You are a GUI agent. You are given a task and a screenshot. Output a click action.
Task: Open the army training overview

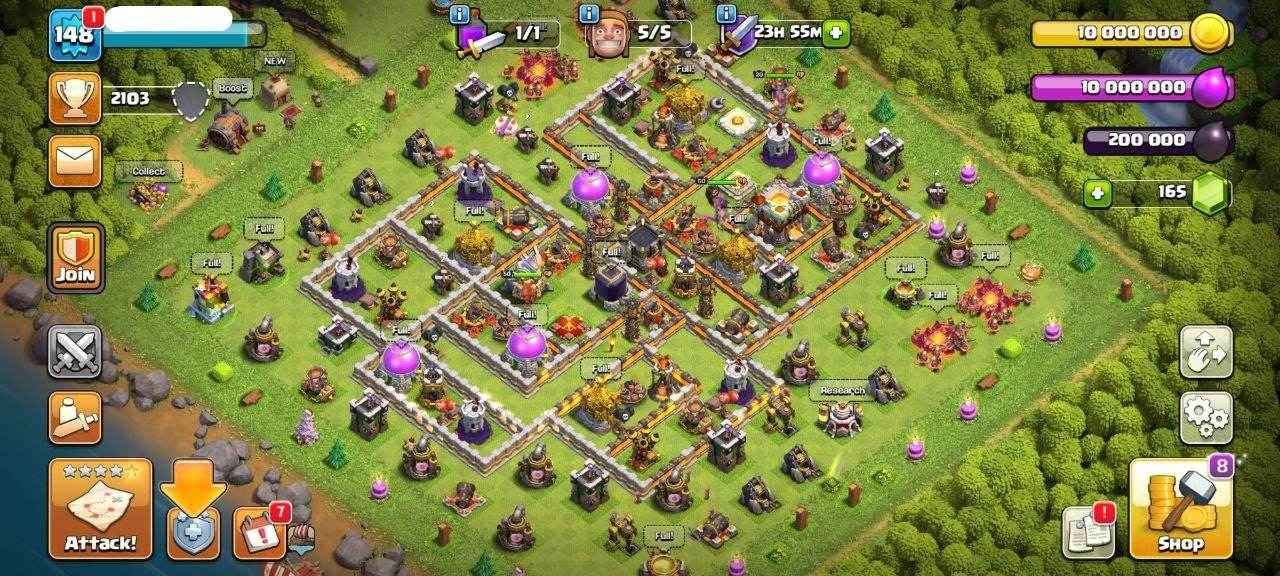pyautogui.click(x=75, y=418)
